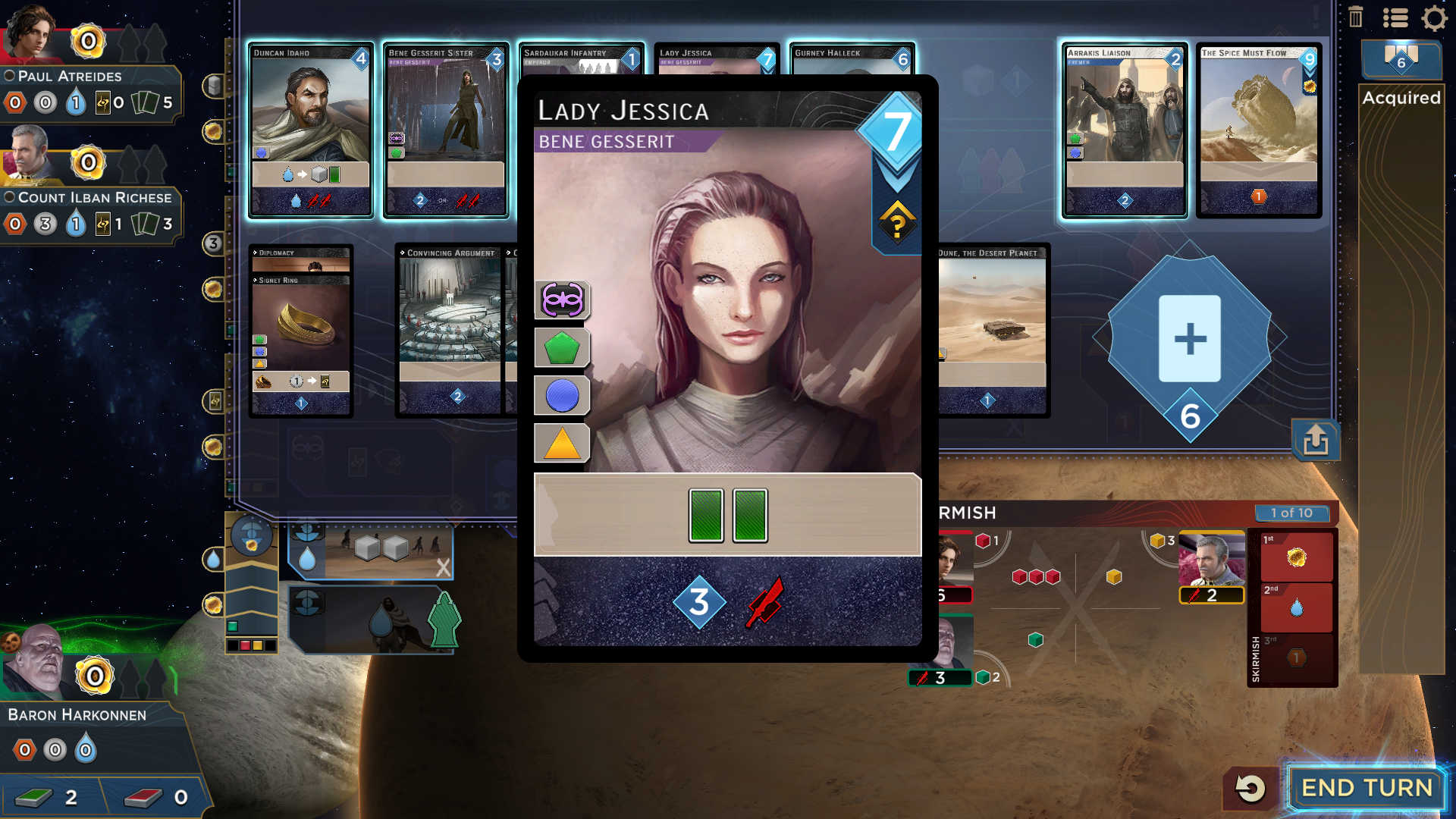Choose the Arrakis Liaison card
The width and height of the screenshot is (1456, 819).
(1124, 130)
